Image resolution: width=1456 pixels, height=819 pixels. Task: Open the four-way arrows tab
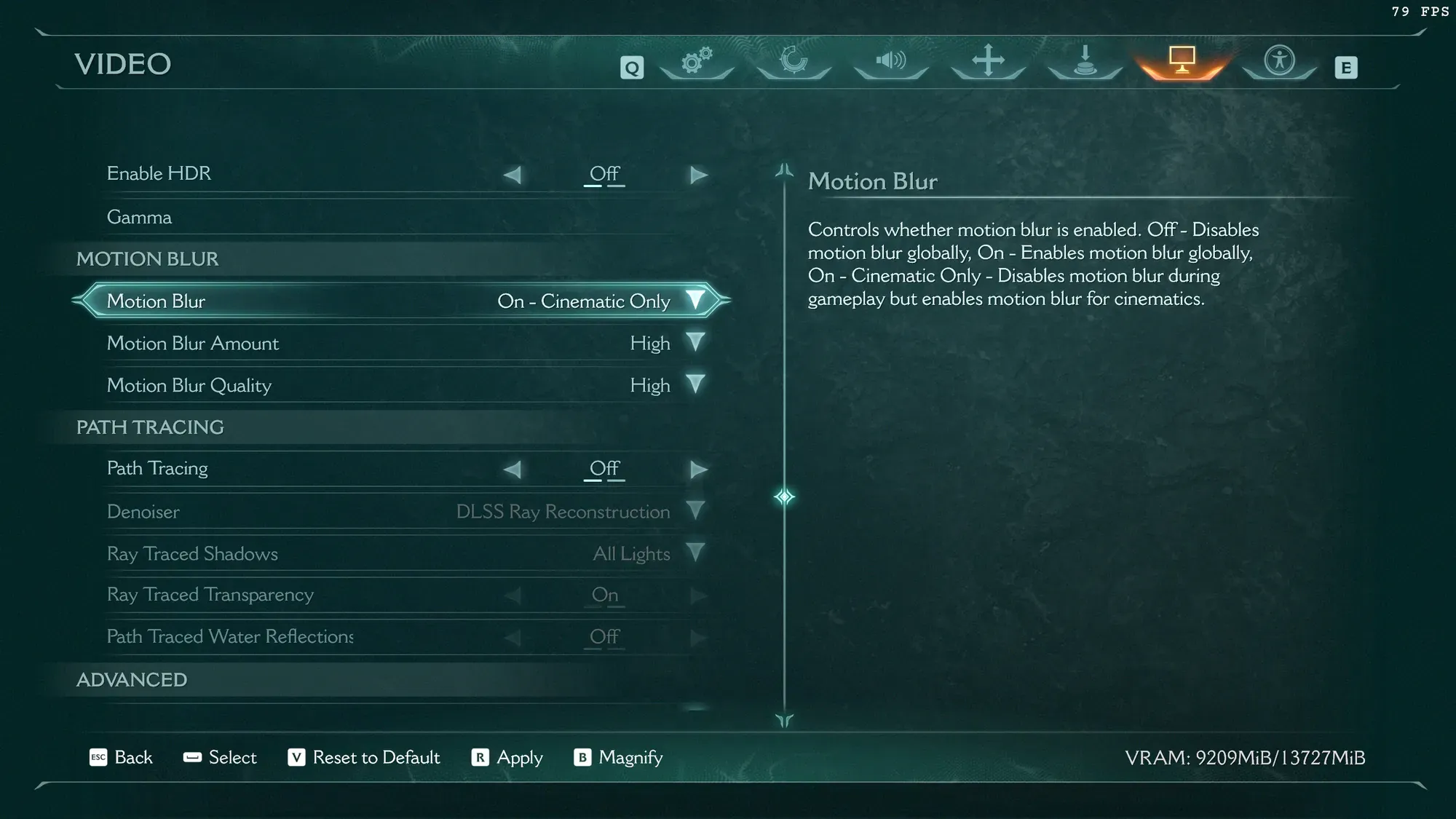(x=988, y=61)
